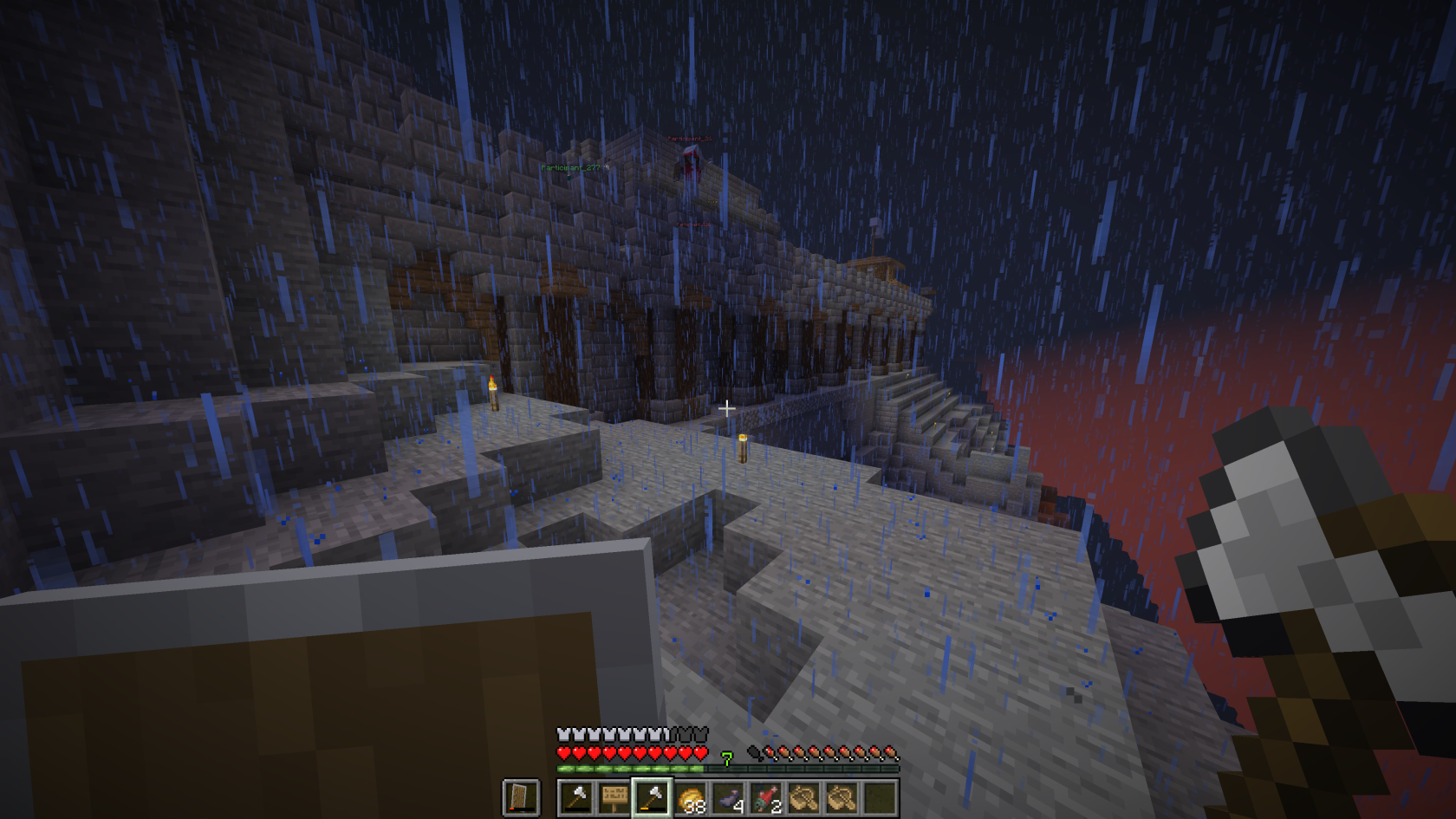The width and height of the screenshot is (1456, 819).
Task: Select the unhighlighted iron axe slot
Action: 576,797
